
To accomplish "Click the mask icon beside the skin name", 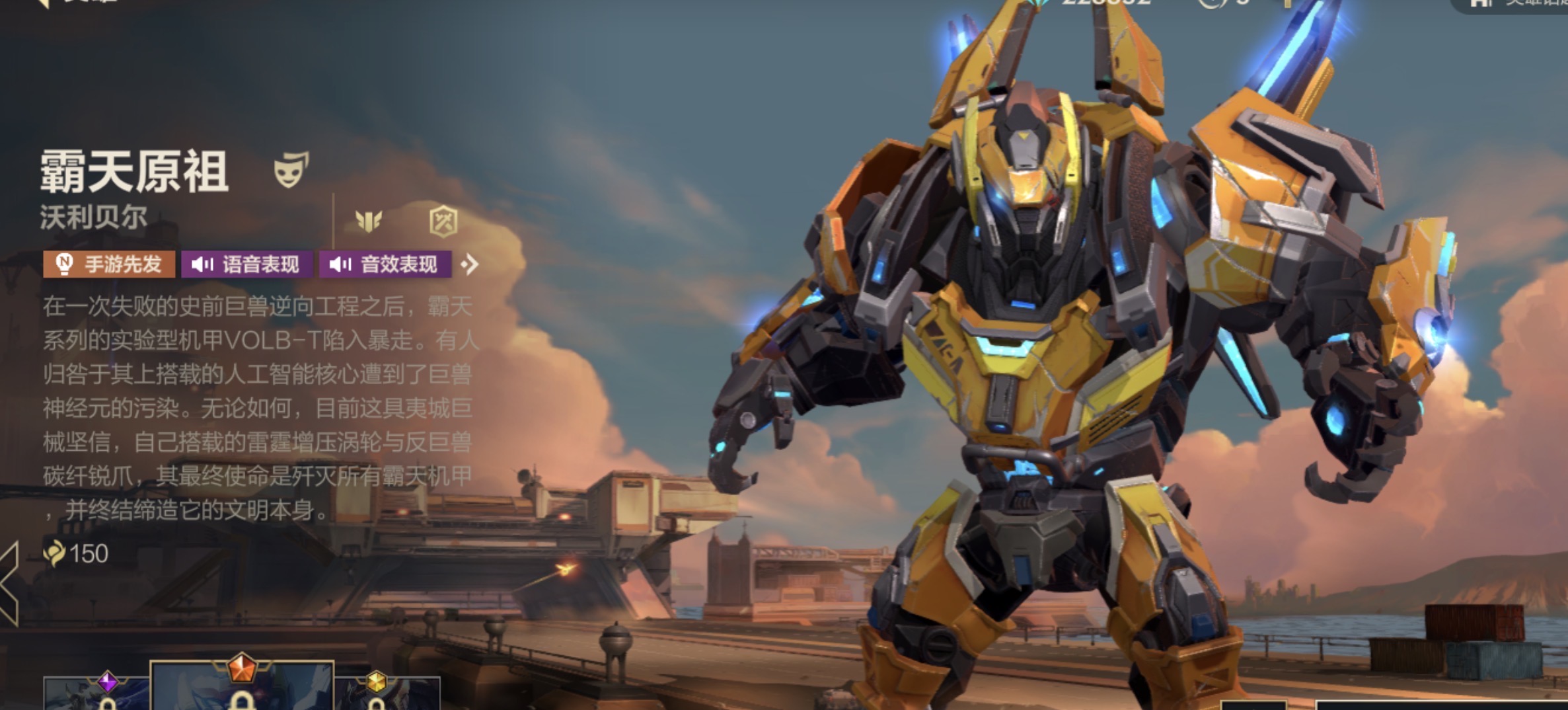I will (x=291, y=170).
